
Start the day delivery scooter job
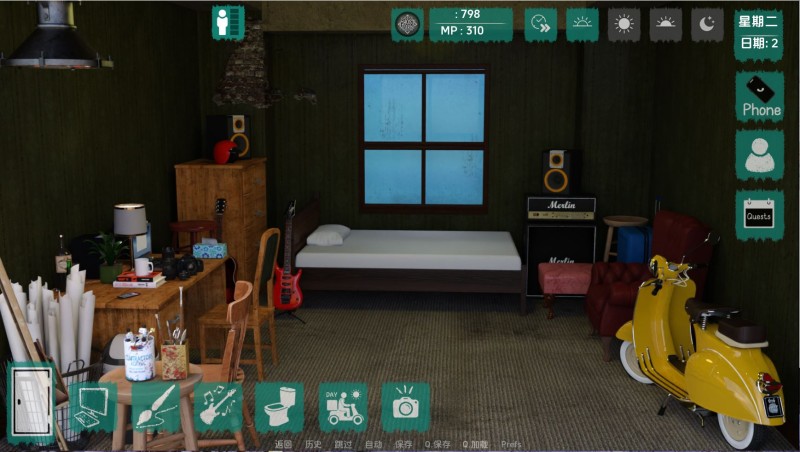pyautogui.click(x=343, y=407)
